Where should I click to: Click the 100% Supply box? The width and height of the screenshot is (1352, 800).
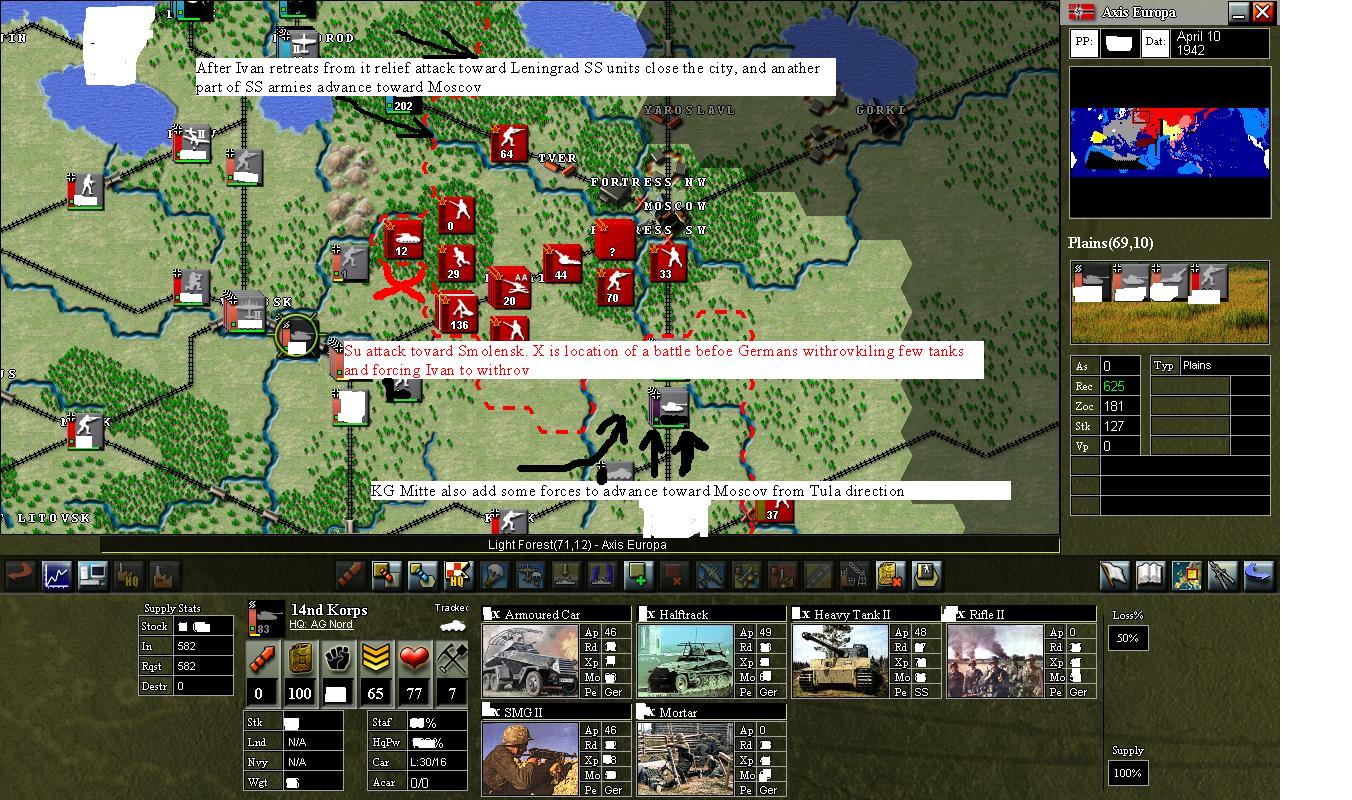click(x=1128, y=772)
